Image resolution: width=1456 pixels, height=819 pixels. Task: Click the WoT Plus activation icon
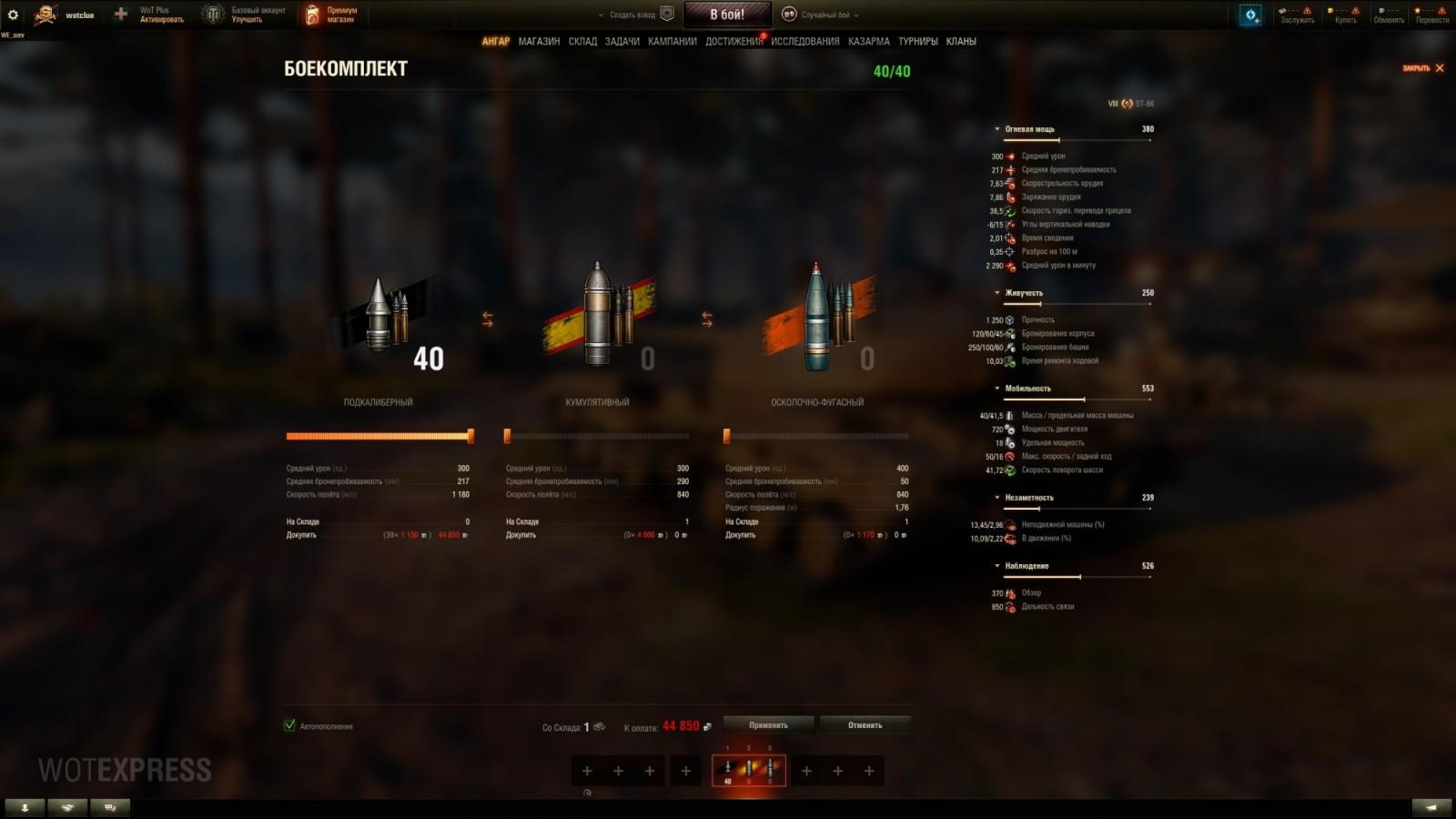click(x=121, y=14)
